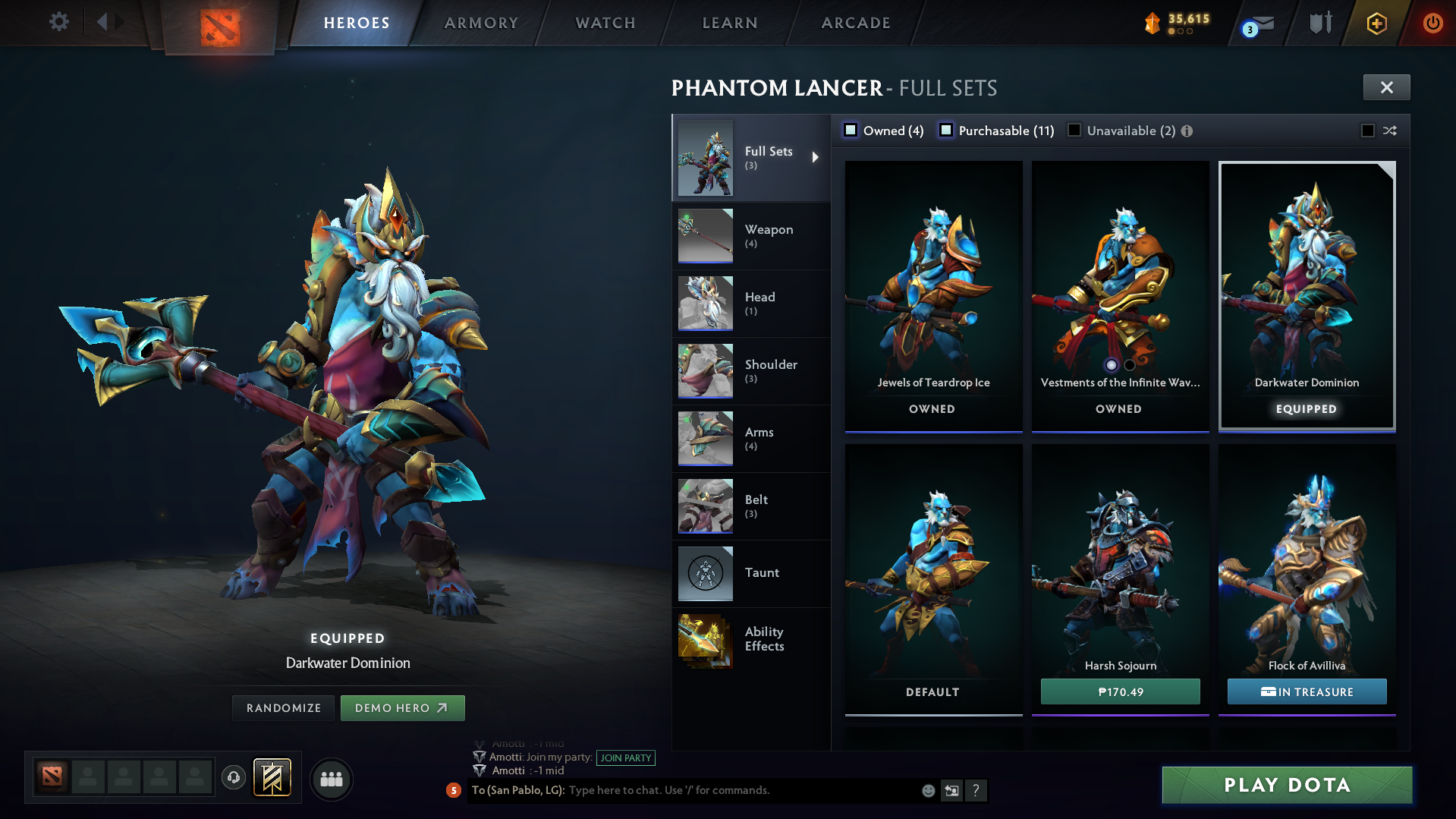The image size is (1456, 819).
Task: Check the Unavailable (2) filter checkbox
Action: (1074, 130)
